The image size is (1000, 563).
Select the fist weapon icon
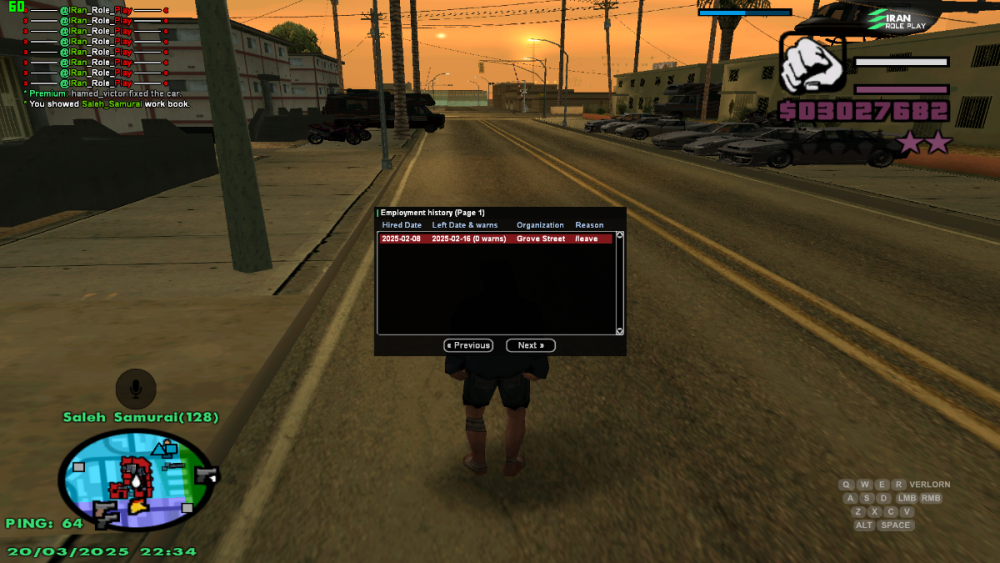coord(812,64)
